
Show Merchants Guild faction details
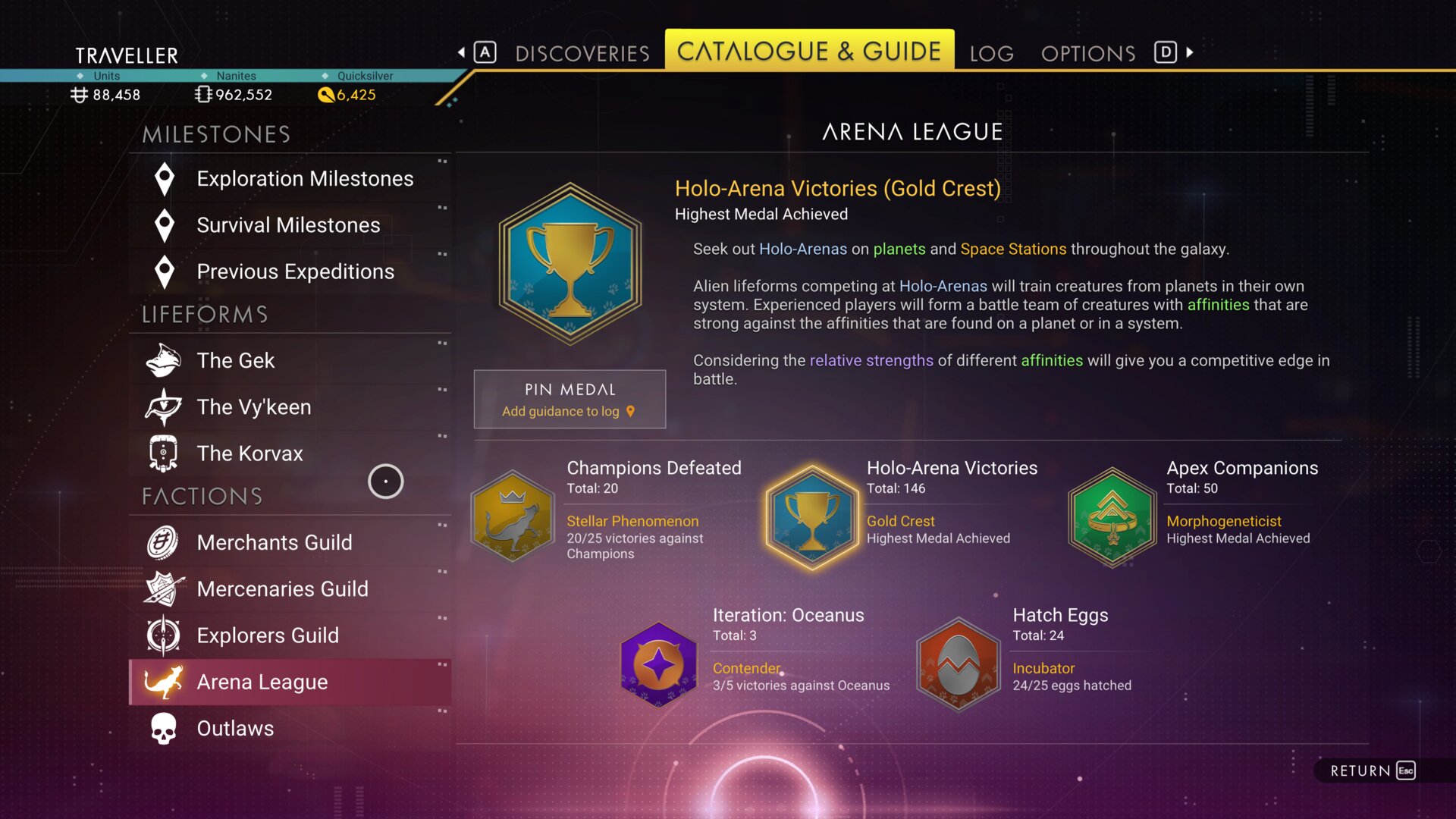coord(274,542)
